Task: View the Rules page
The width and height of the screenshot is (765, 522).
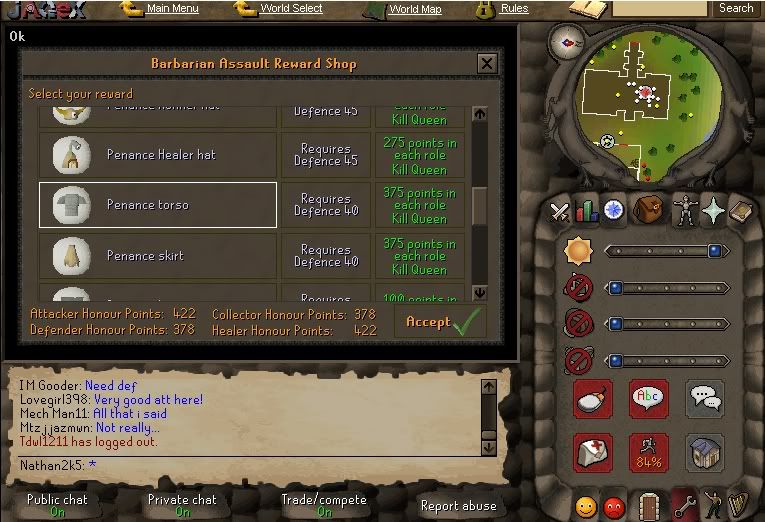Action: pyautogui.click(x=514, y=9)
